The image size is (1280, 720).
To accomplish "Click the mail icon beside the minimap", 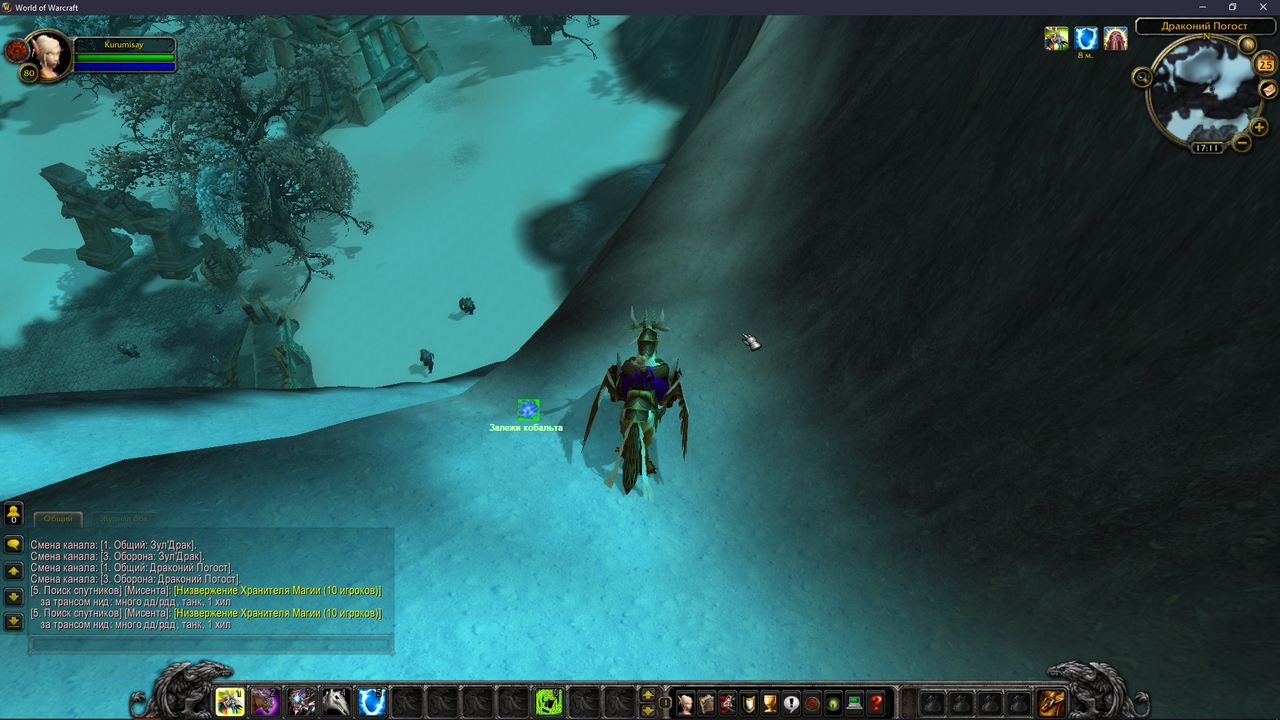I will tap(1267, 90).
